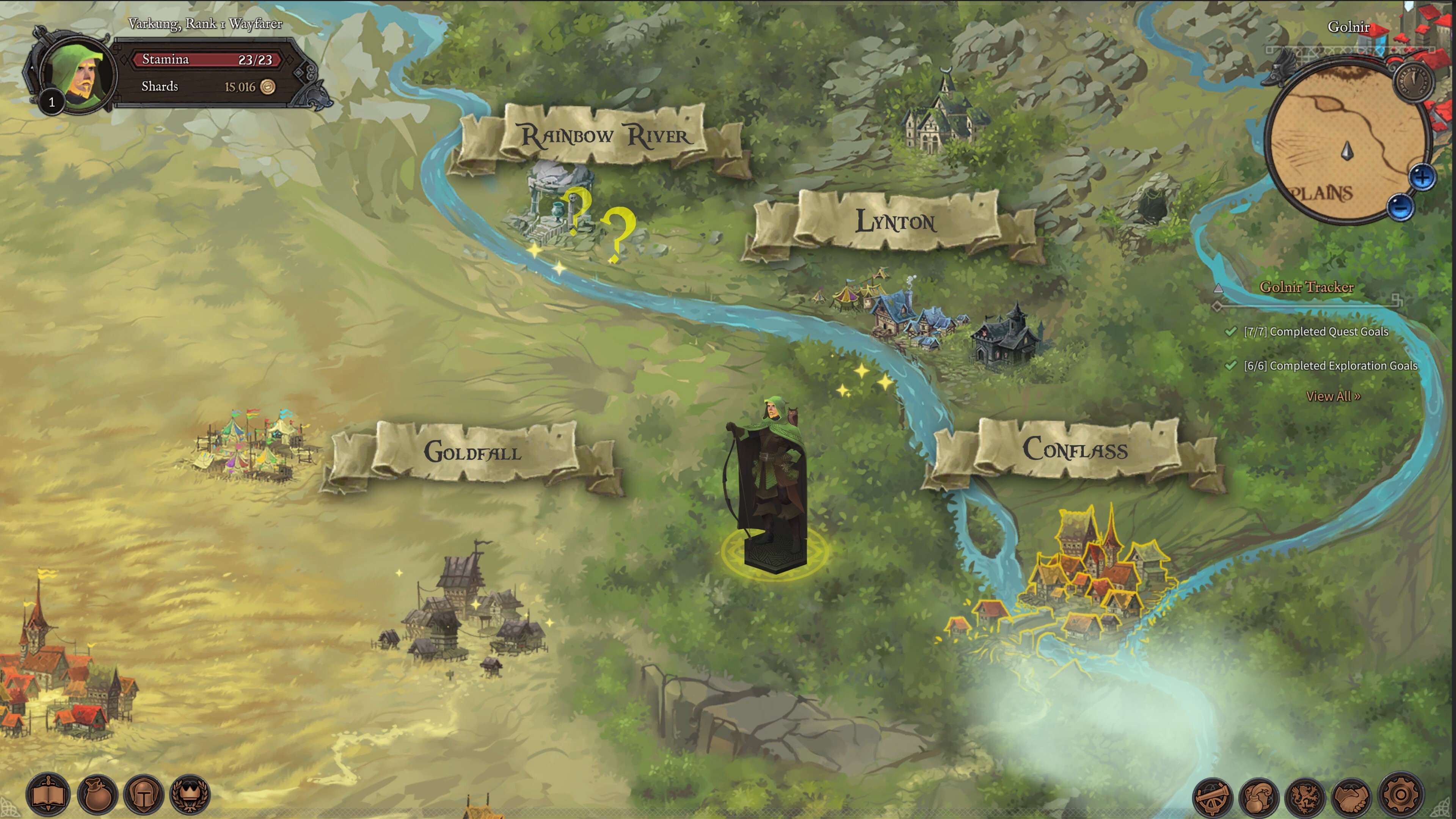This screenshot has height=819, width=1456.
Task: Open the rampant lion crest icon
Action: click(1305, 797)
